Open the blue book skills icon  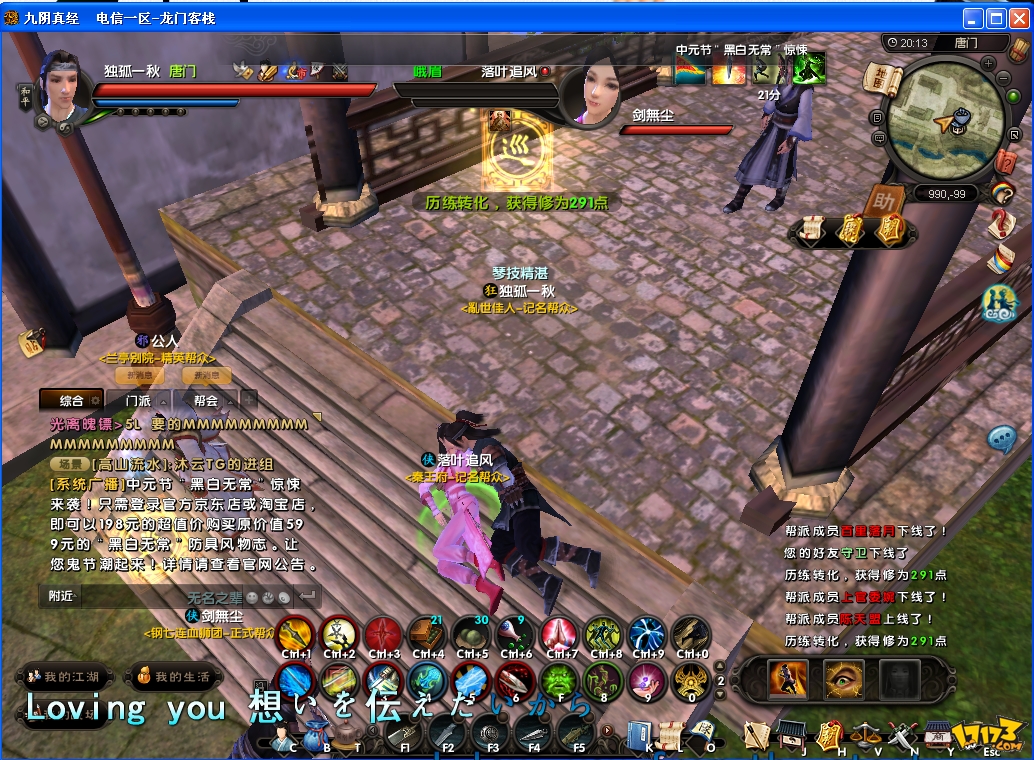[639, 735]
